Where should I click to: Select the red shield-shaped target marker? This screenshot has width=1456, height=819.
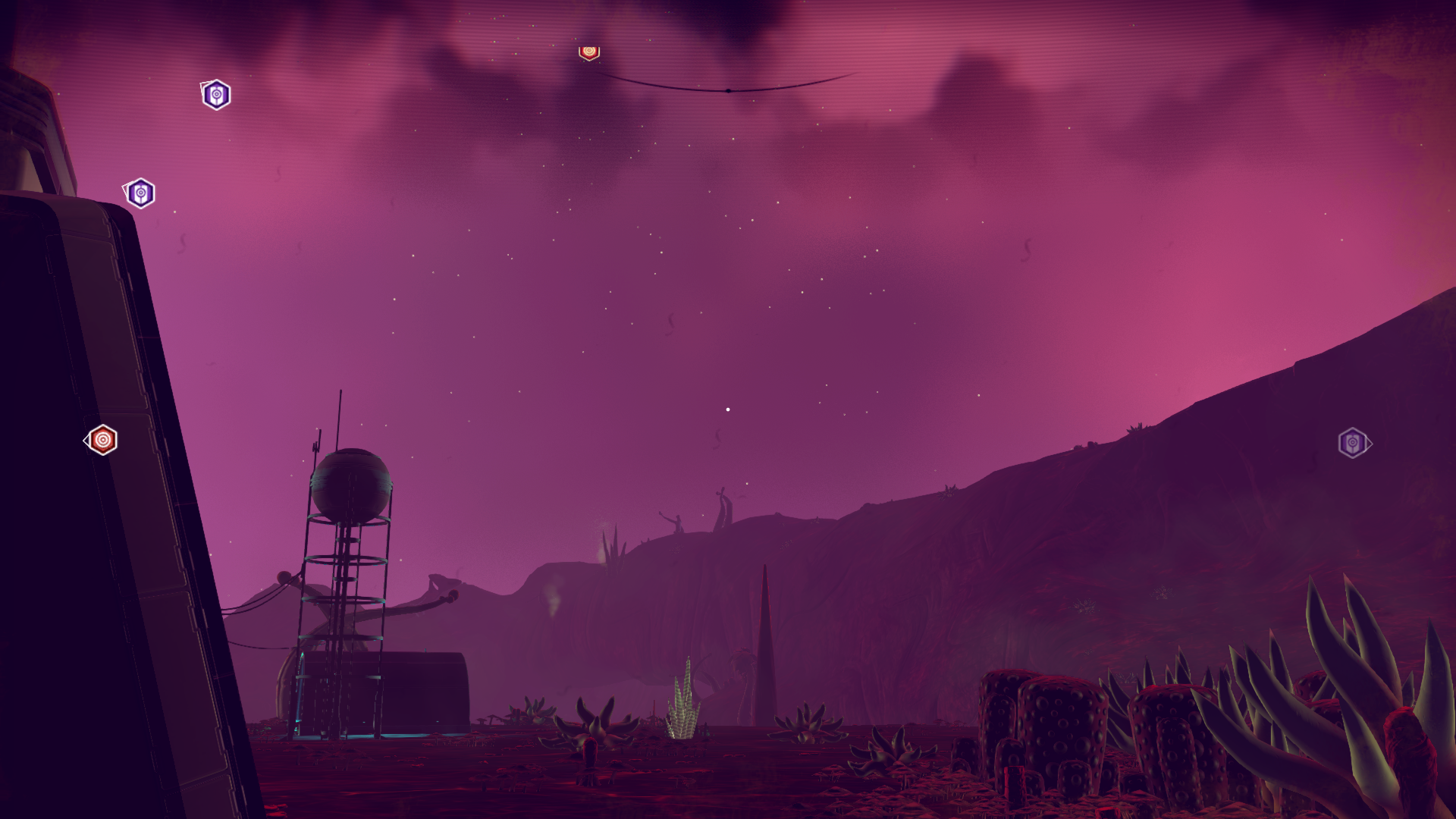[x=589, y=52]
